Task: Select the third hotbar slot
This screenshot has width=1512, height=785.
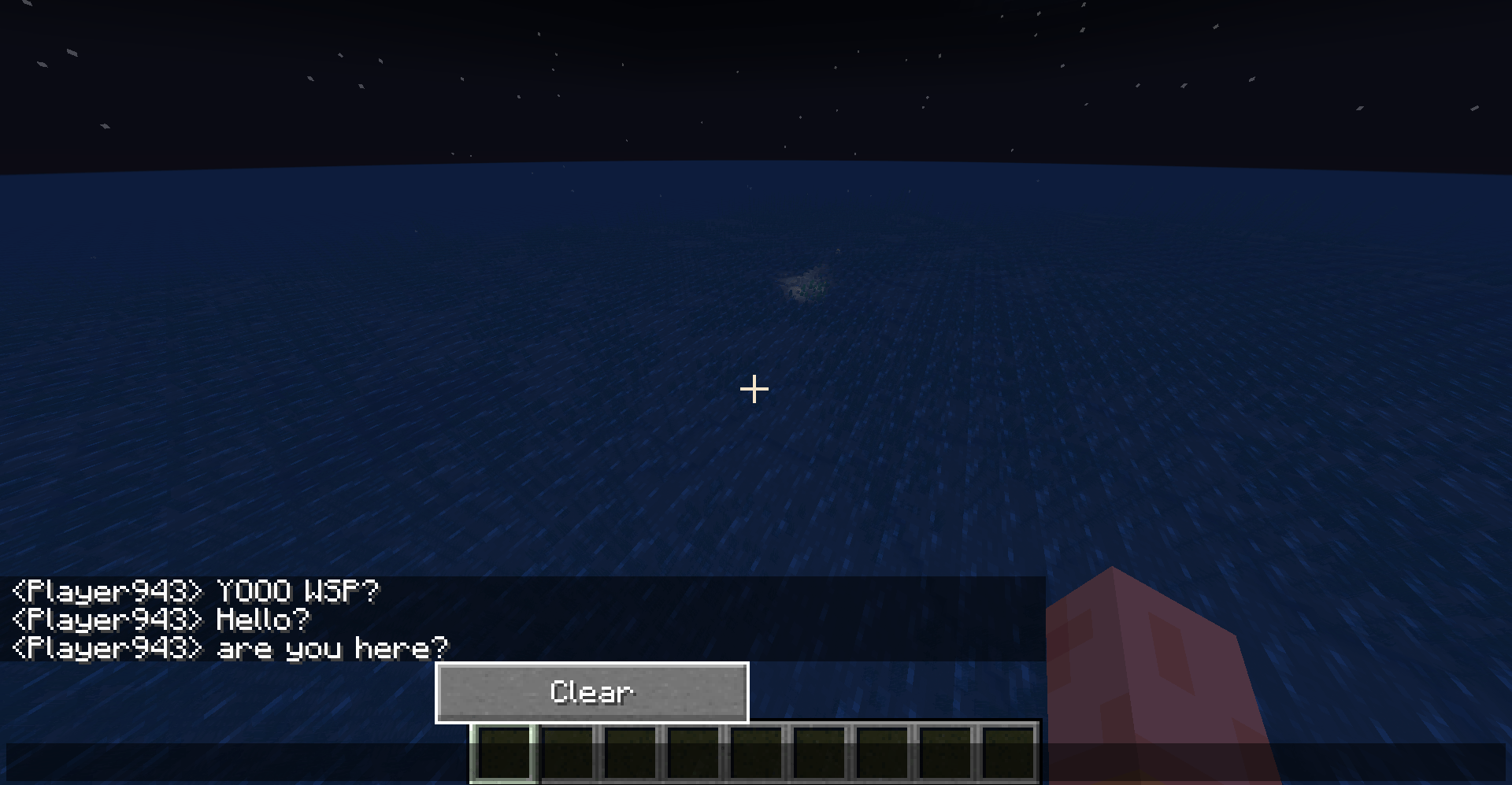Action: 630,756
